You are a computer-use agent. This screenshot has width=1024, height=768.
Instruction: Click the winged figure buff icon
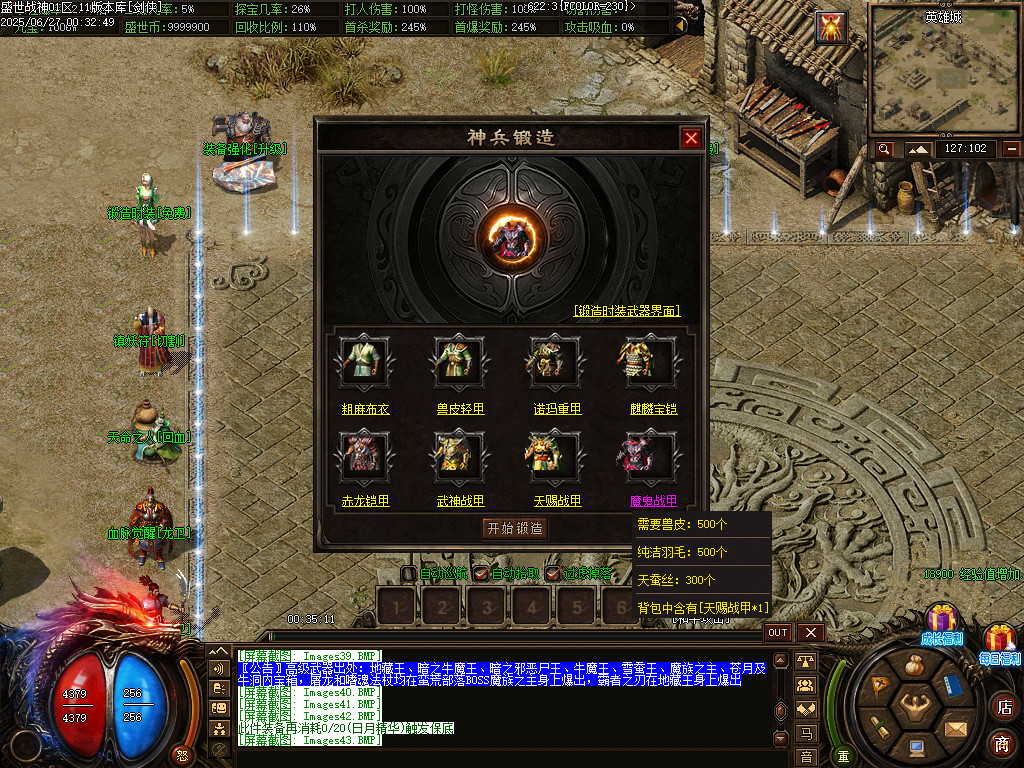[831, 27]
